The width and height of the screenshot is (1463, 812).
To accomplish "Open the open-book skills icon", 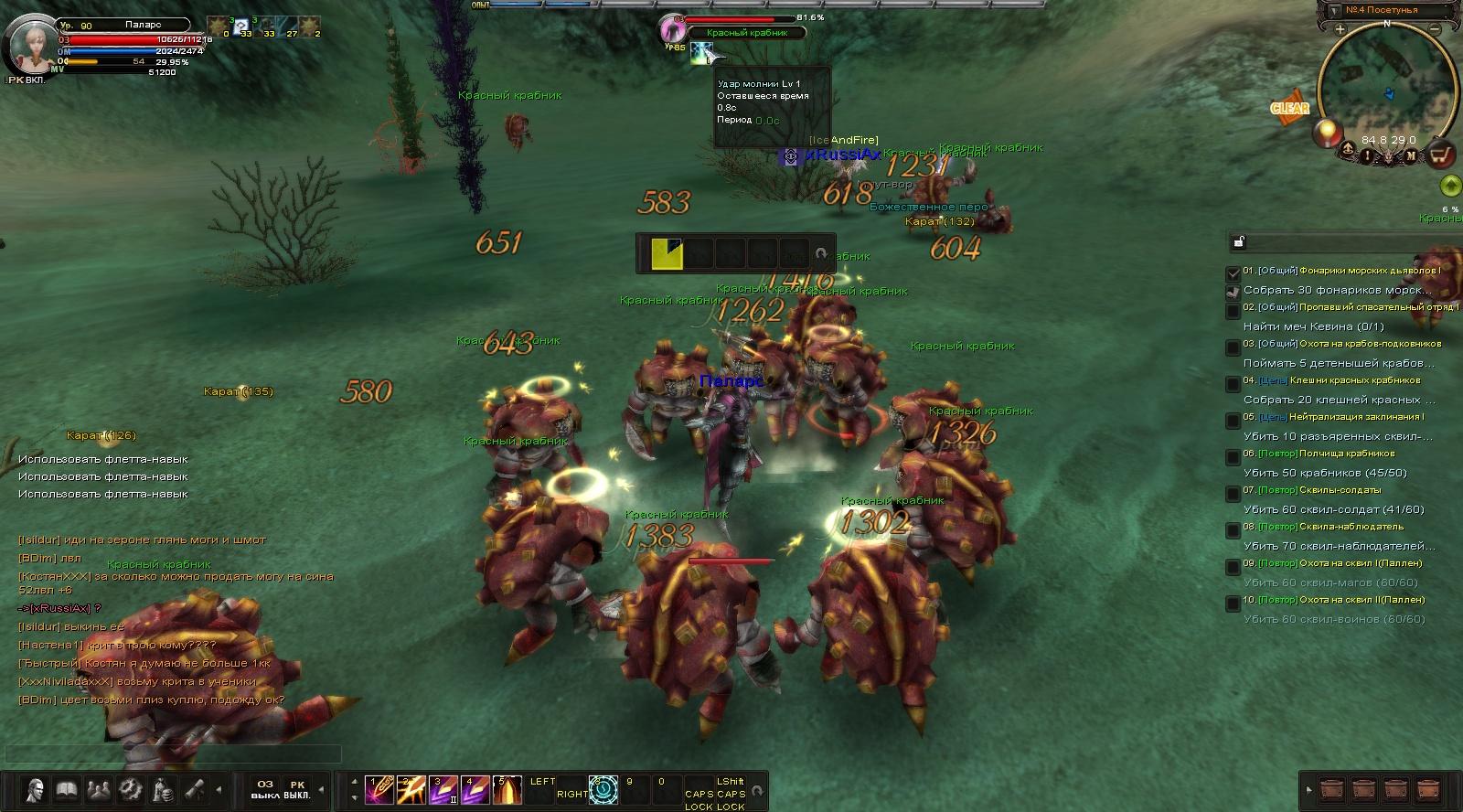I will [67, 789].
